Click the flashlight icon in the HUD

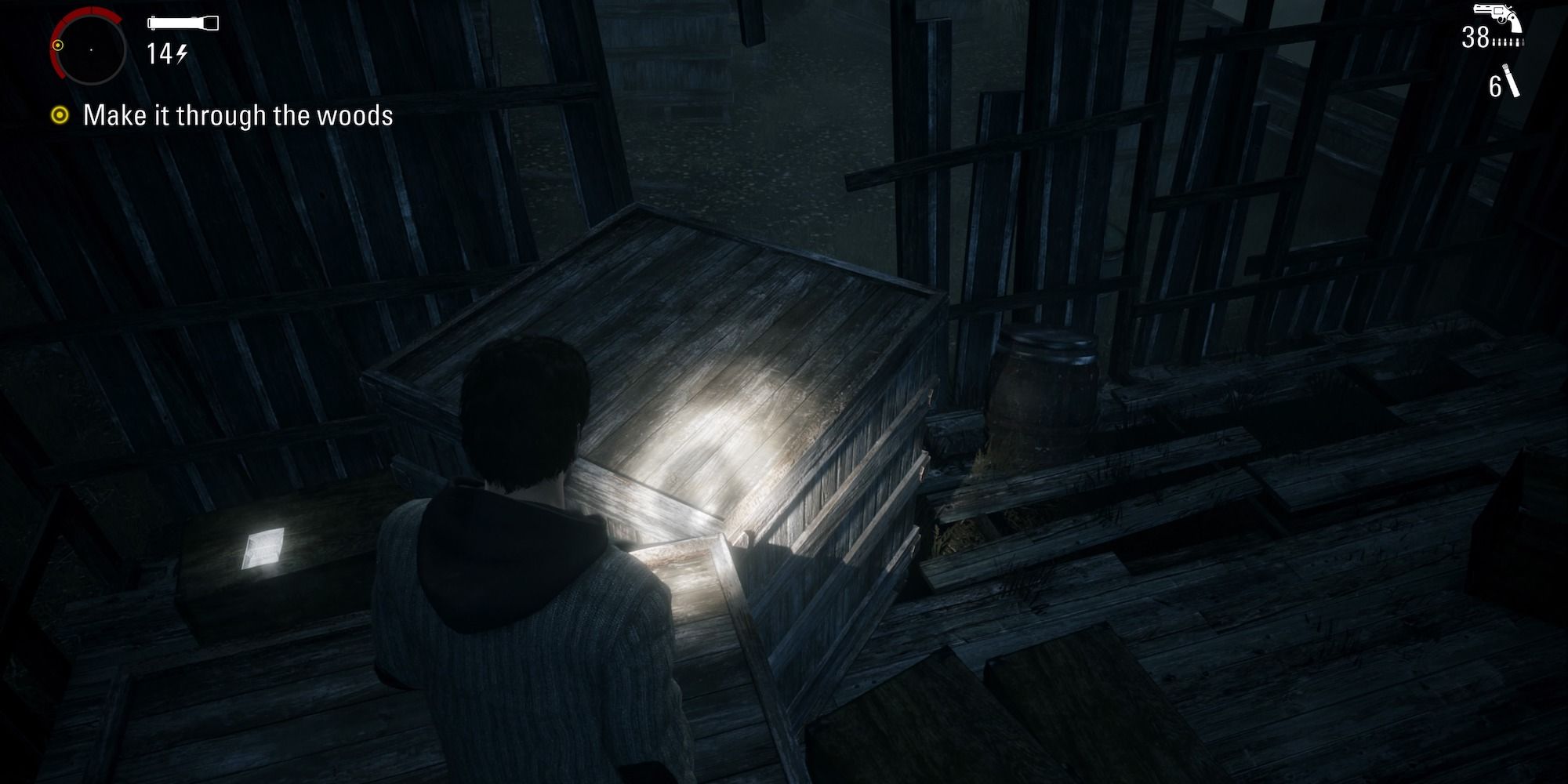pyautogui.click(x=183, y=21)
